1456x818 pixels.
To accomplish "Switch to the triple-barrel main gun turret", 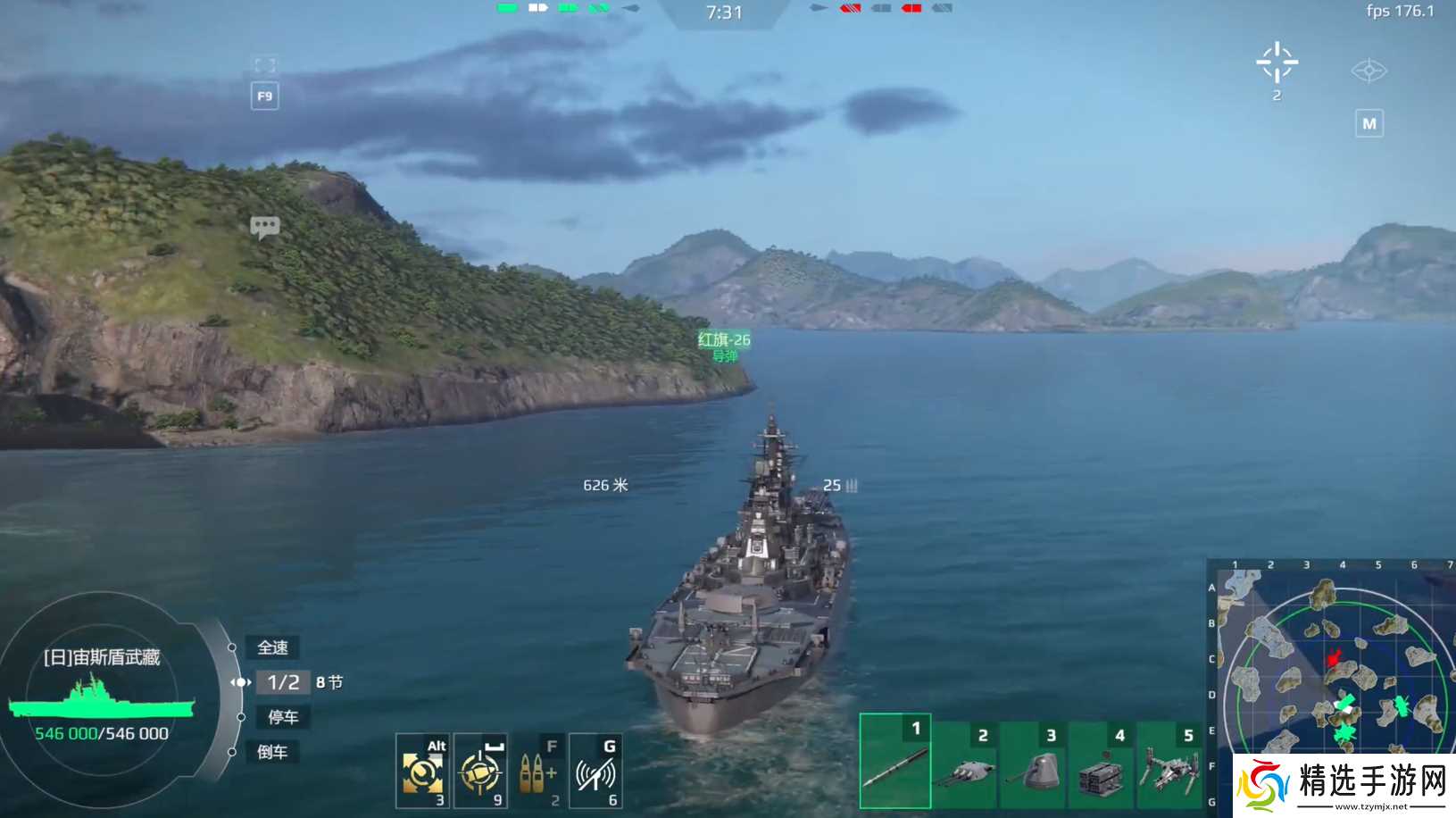I will [x=965, y=766].
